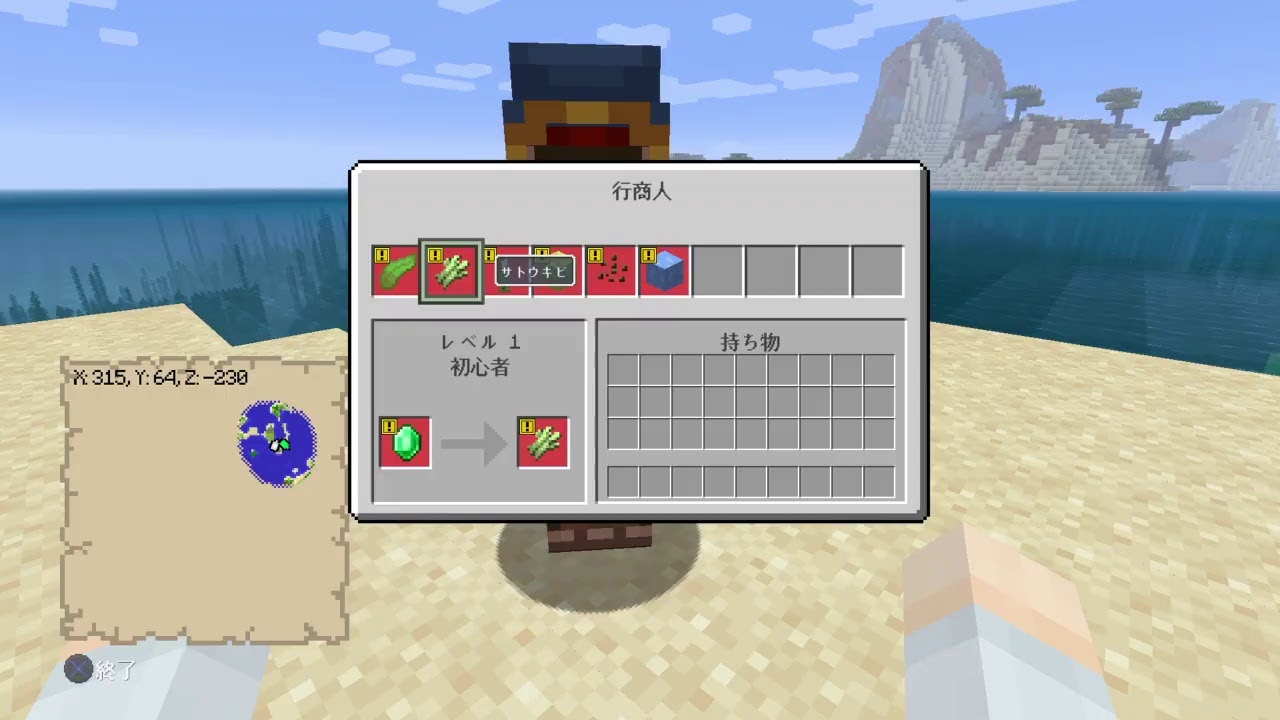Click the emerald cost item in the trade
1280x720 pixels.
404,442
